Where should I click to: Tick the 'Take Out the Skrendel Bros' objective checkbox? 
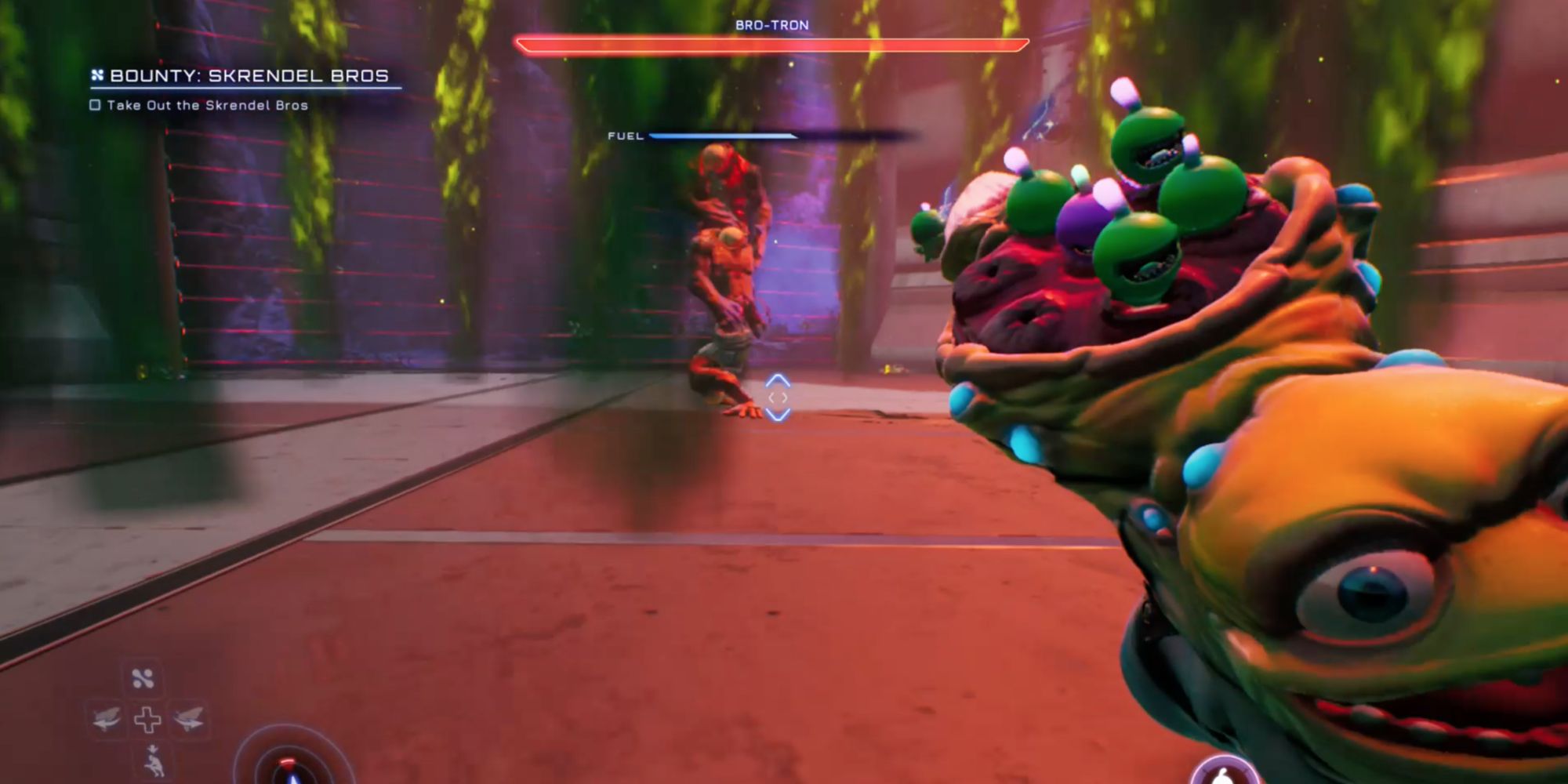pos(96,104)
